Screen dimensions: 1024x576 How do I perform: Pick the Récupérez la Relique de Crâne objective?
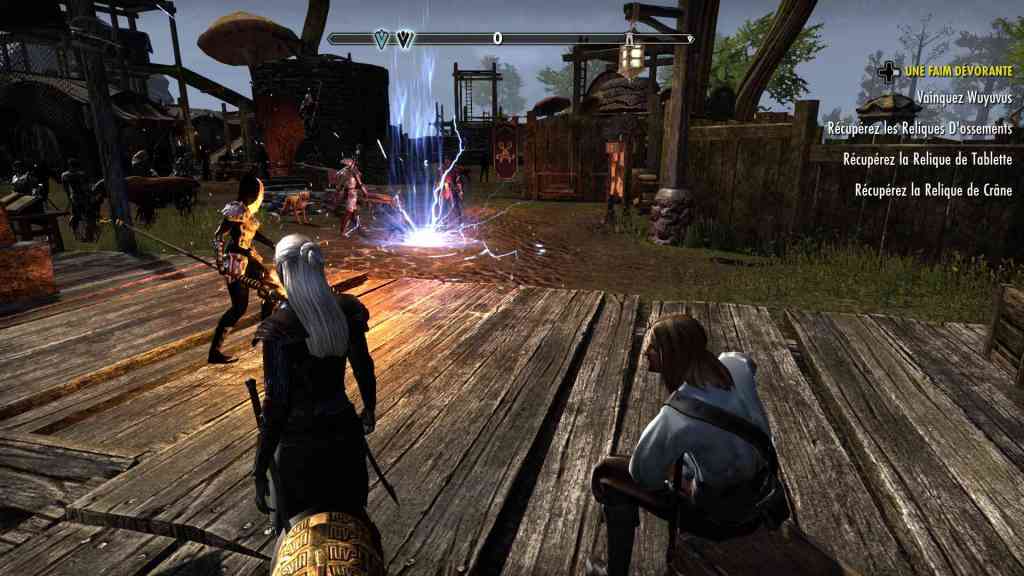pyautogui.click(x=934, y=190)
